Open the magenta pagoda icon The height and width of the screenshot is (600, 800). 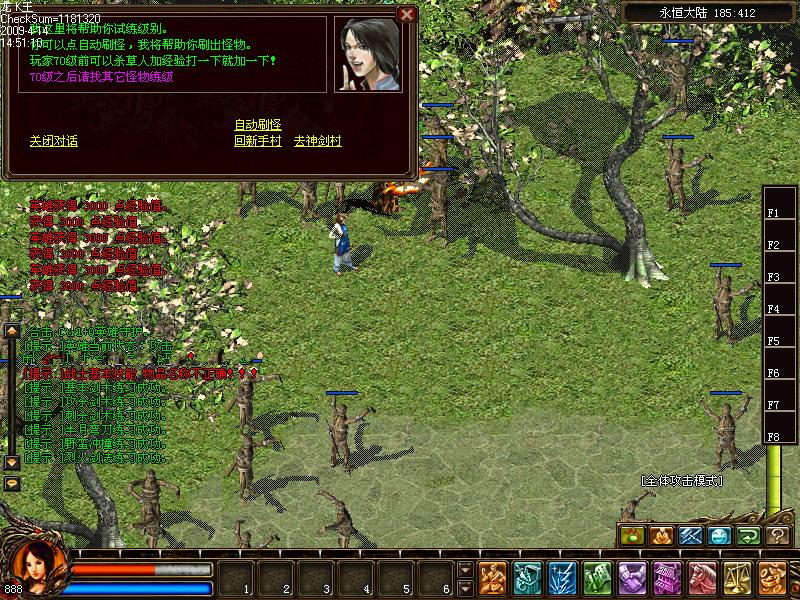point(667,578)
